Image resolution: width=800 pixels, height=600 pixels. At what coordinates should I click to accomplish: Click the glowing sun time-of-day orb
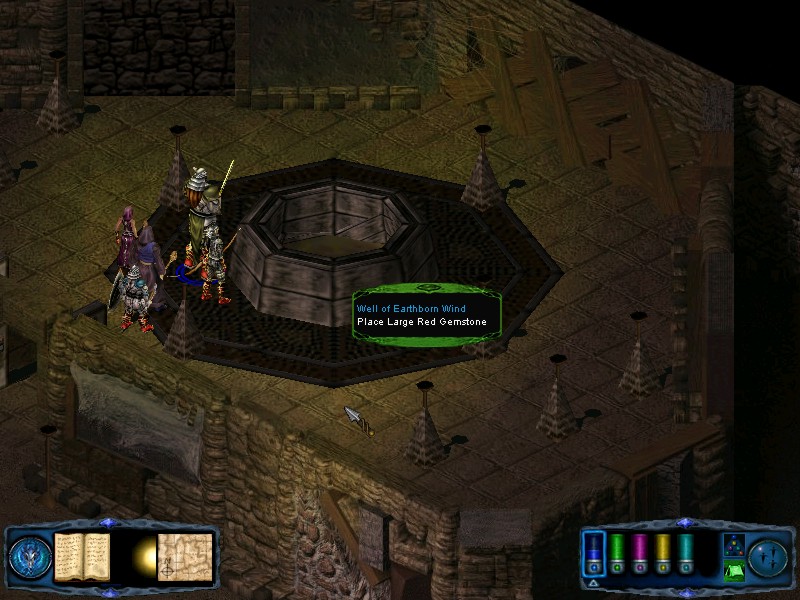[x=146, y=555]
